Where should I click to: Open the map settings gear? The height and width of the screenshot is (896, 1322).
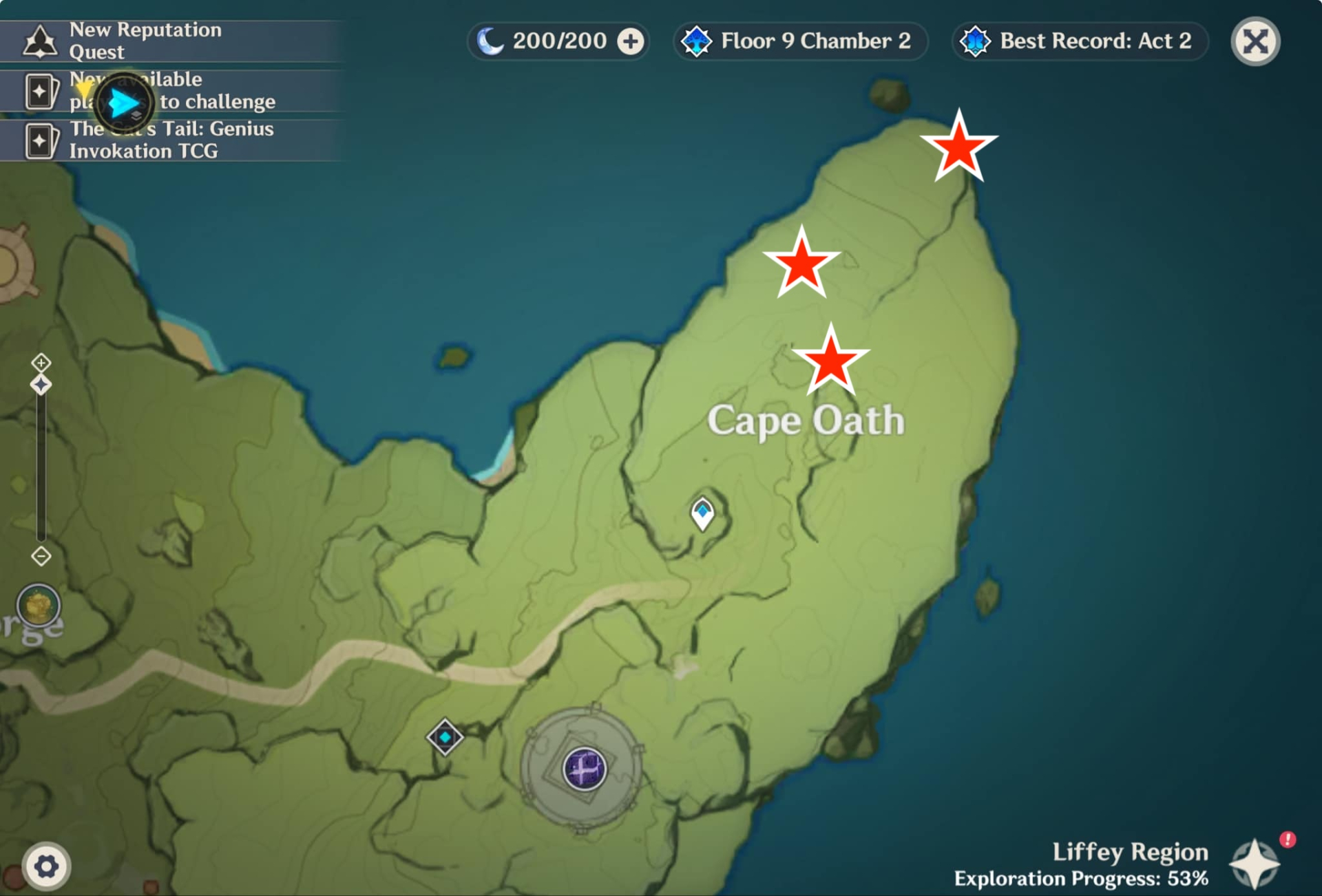46,866
